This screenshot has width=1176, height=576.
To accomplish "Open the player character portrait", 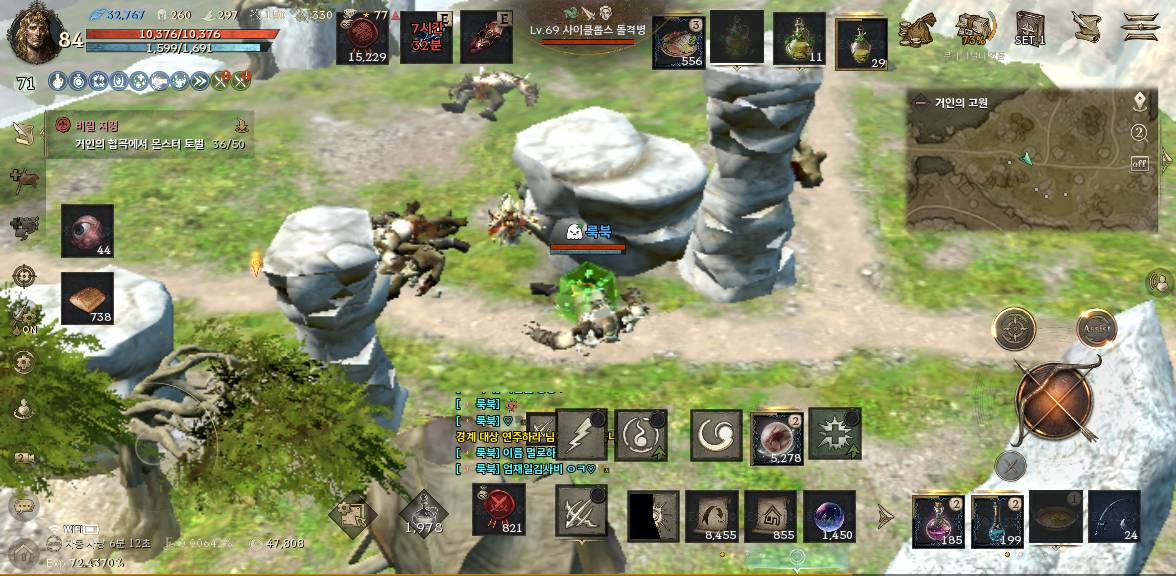I will click(x=32, y=32).
